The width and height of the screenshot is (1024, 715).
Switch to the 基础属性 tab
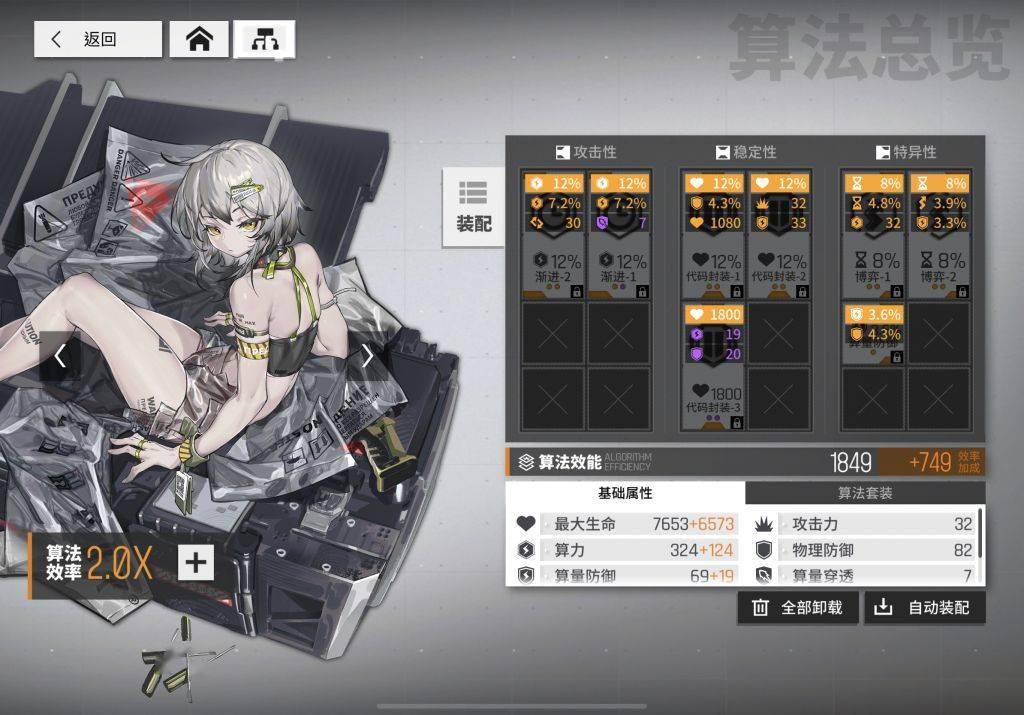pos(625,493)
